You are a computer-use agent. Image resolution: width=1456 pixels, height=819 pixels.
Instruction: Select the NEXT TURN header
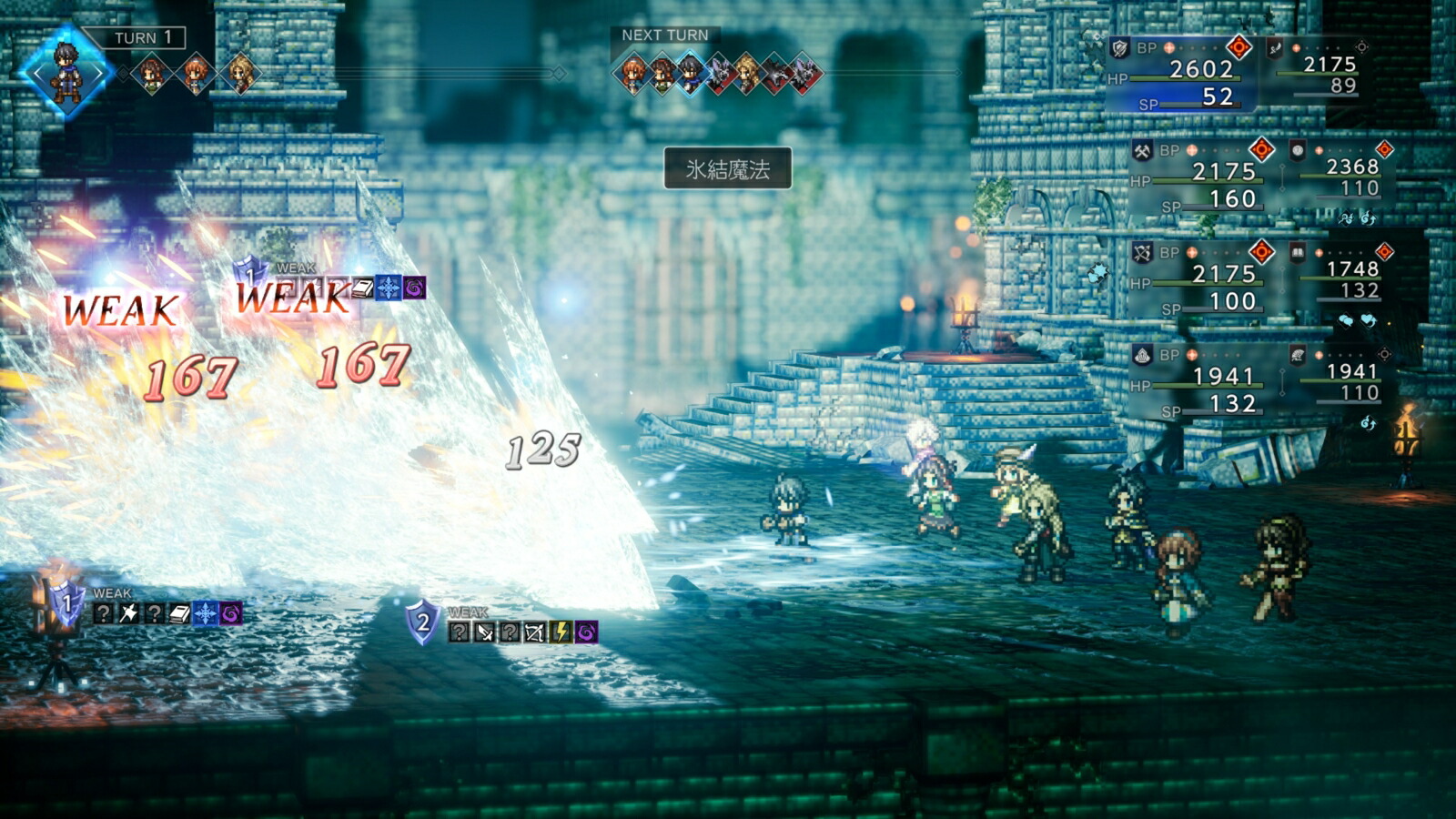coord(663,35)
